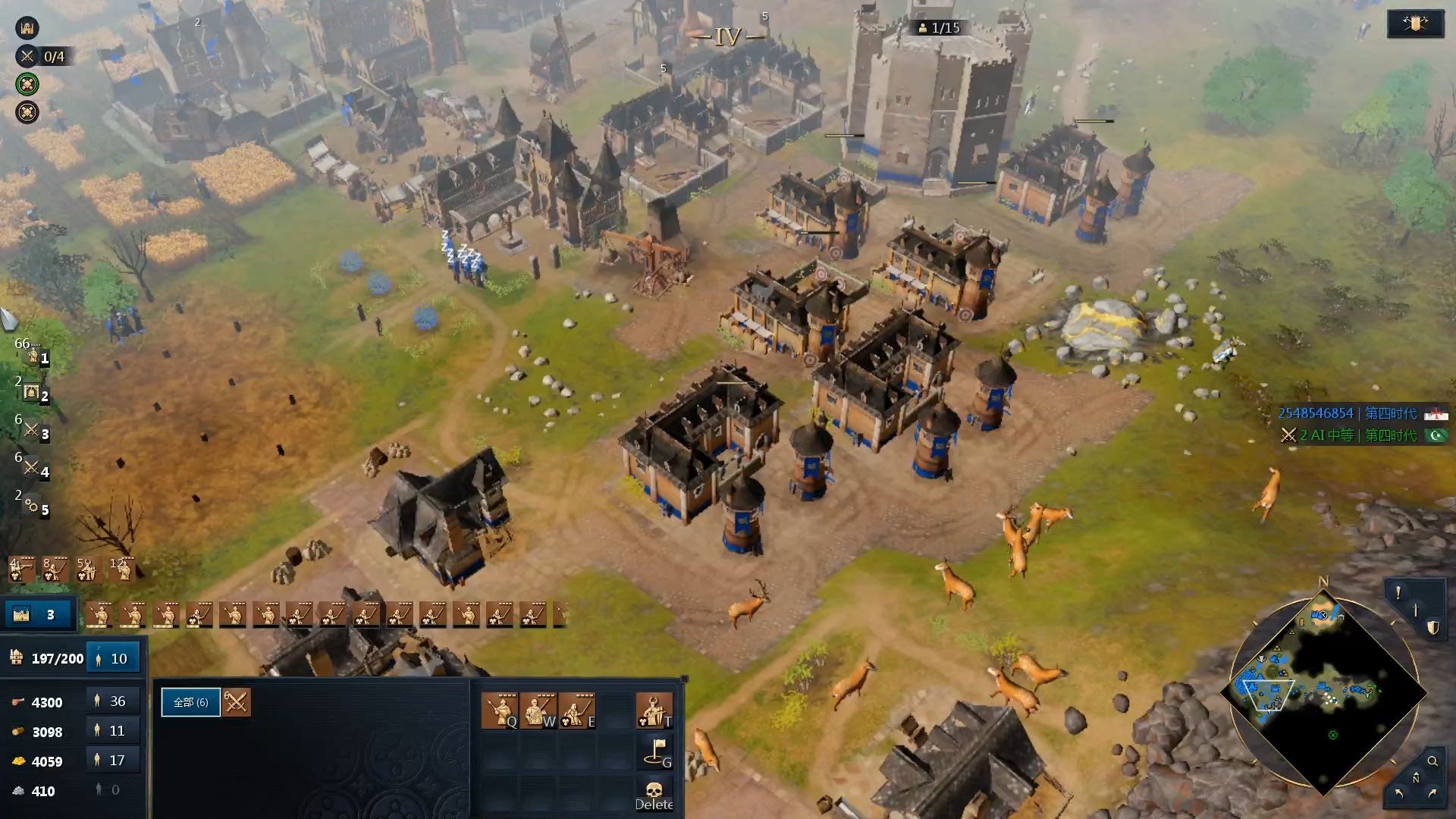
Task: Activate the minimap exclamation ping button
Action: tap(1398, 593)
